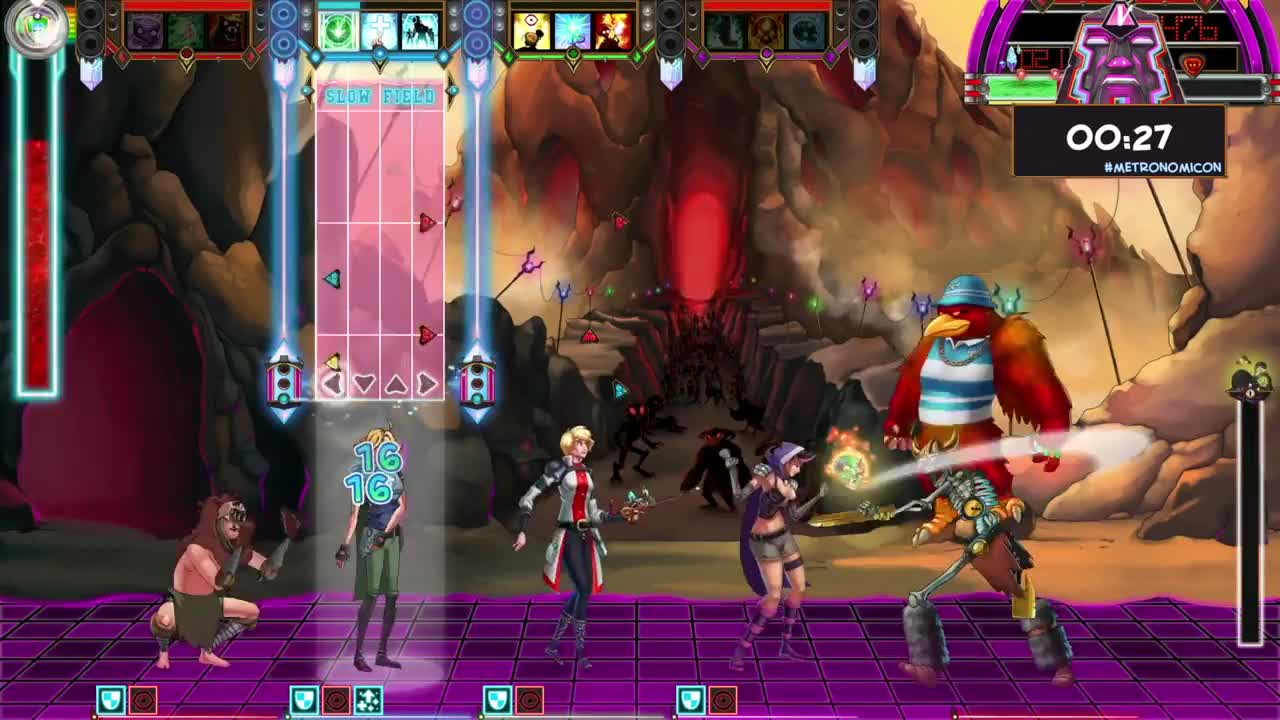This screenshot has height=720, width=1280.
Task: Select the SLOW FIELD lane header
Action: pos(378,95)
